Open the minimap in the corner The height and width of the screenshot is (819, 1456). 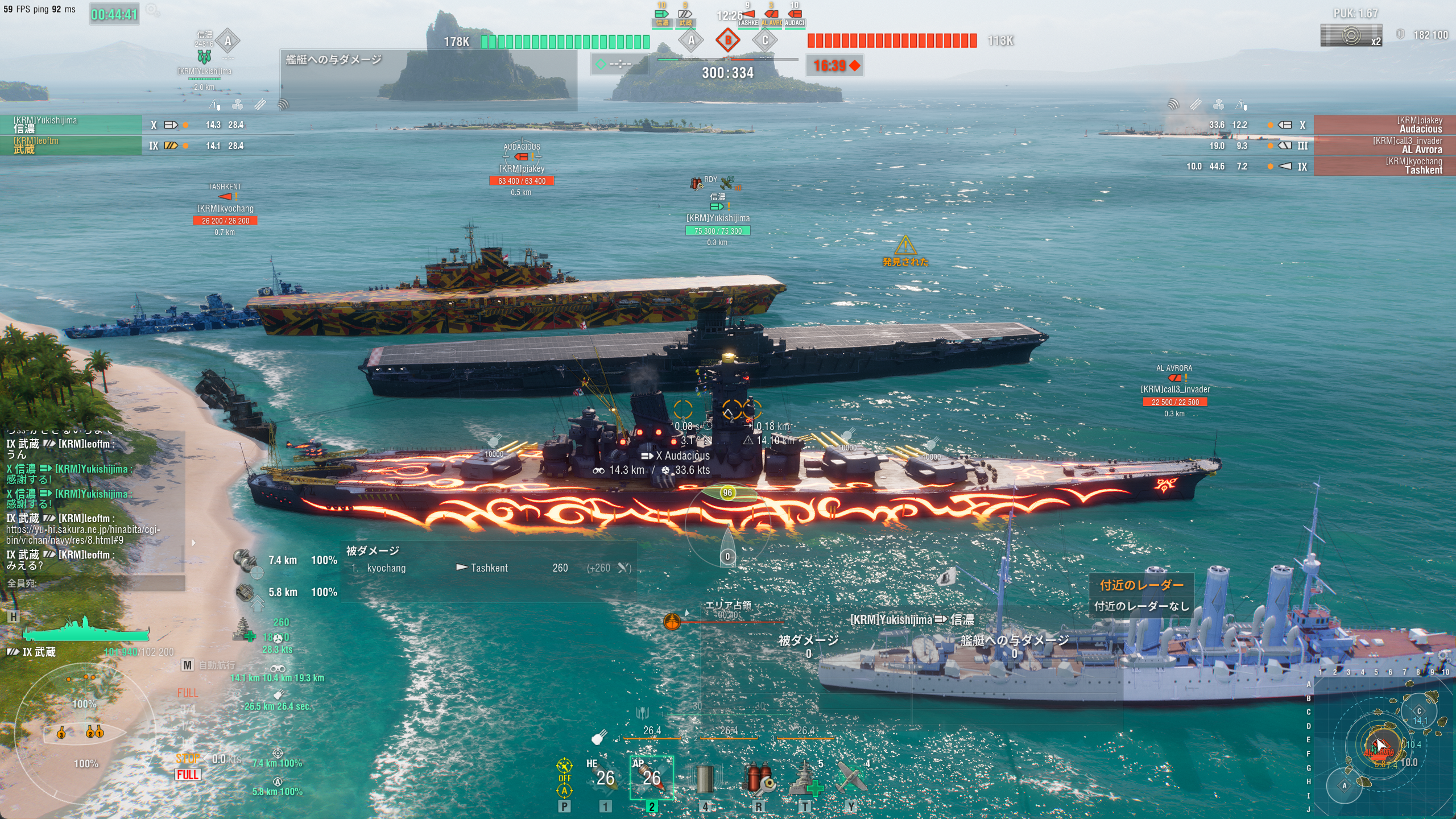1382,745
